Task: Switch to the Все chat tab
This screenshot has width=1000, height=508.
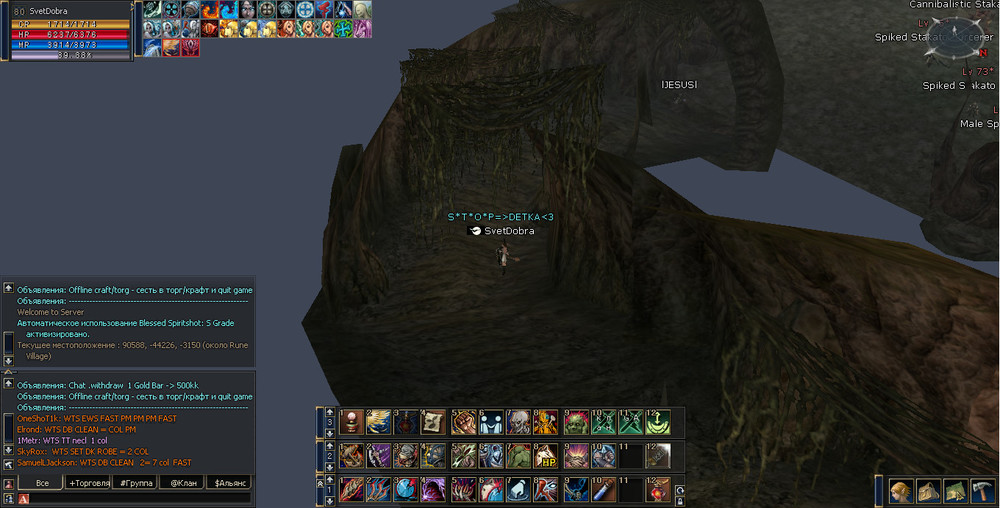Action: coord(42,483)
